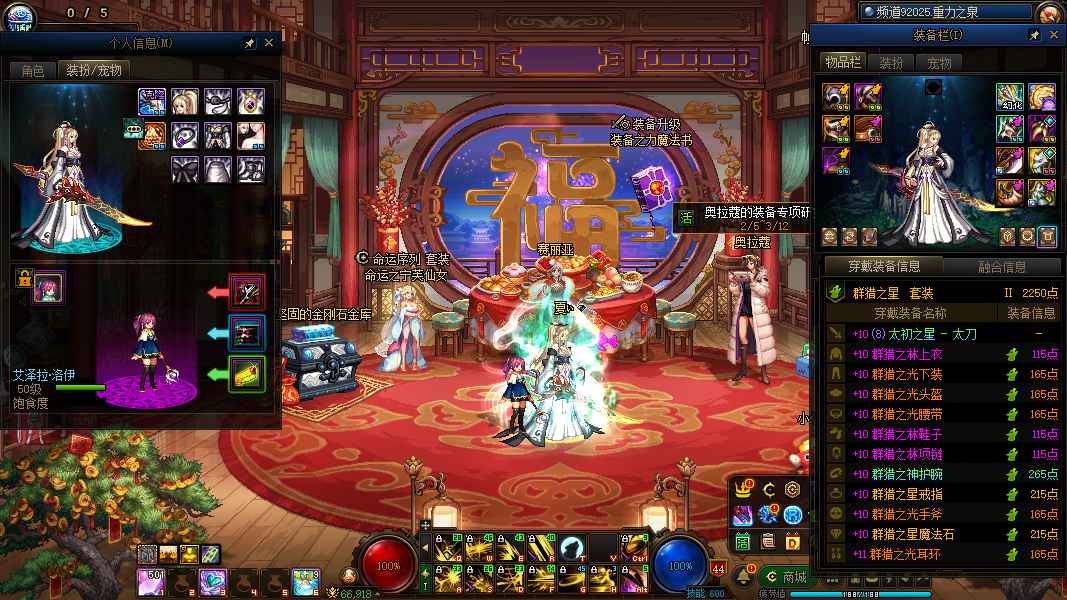Screen dimensions: 1067x600
Task: Open the 商城 shop button
Action: [x=786, y=577]
